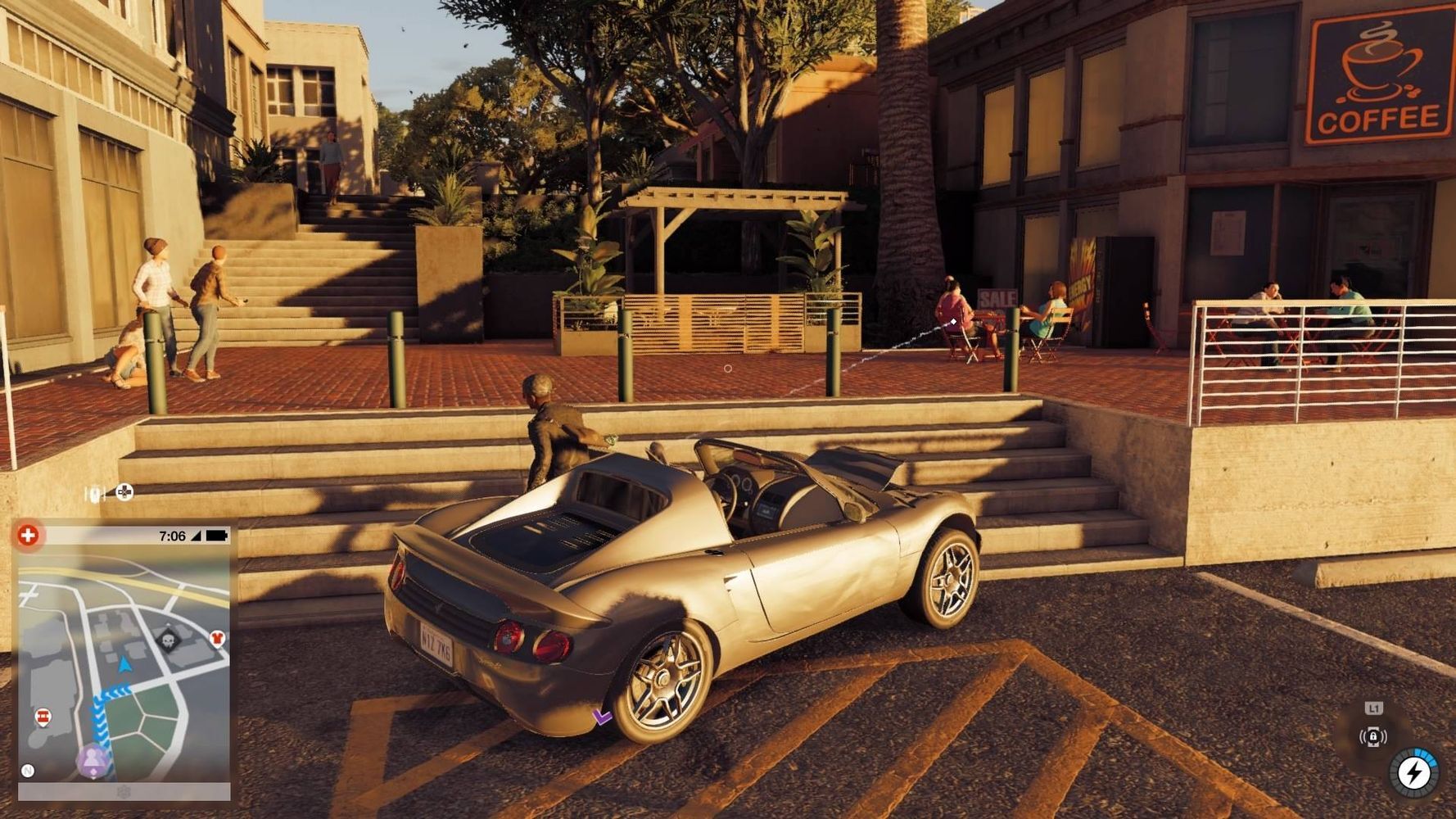Click the red marker at the minimap's left
The width and height of the screenshot is (1456, 819).
43,717
